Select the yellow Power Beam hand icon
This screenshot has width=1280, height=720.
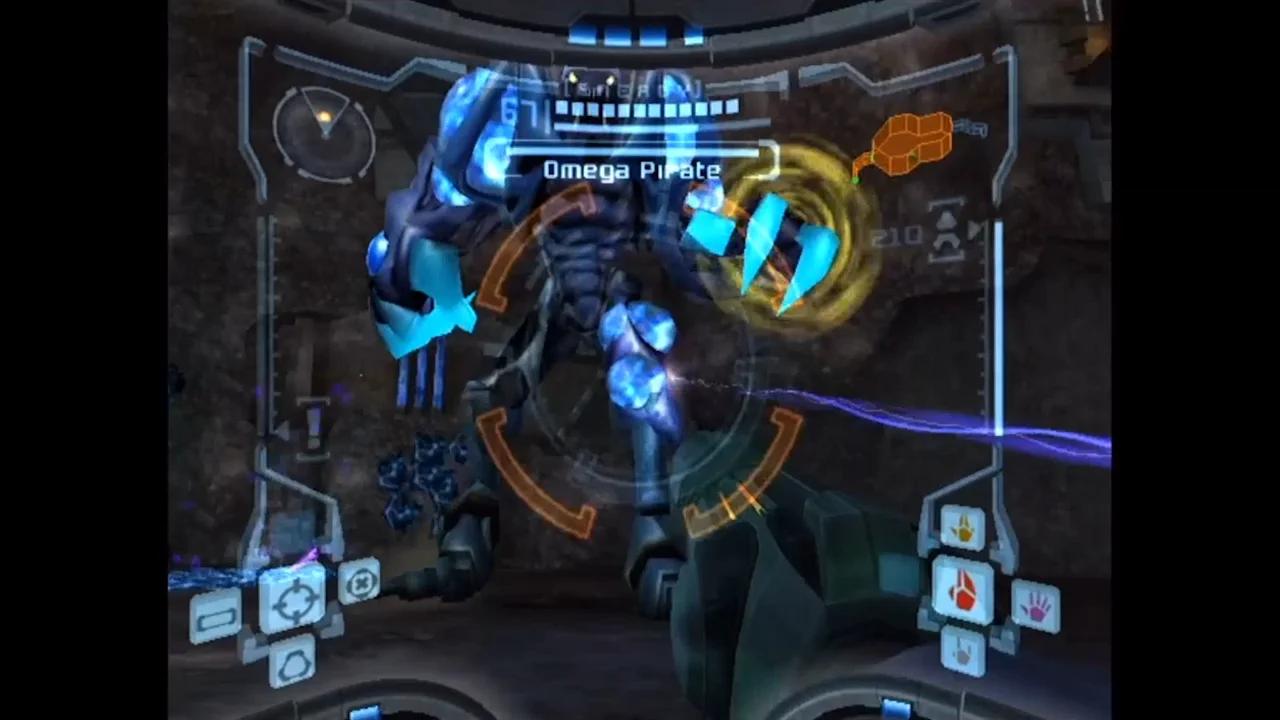pyautogui.click(x=963, y=529)
